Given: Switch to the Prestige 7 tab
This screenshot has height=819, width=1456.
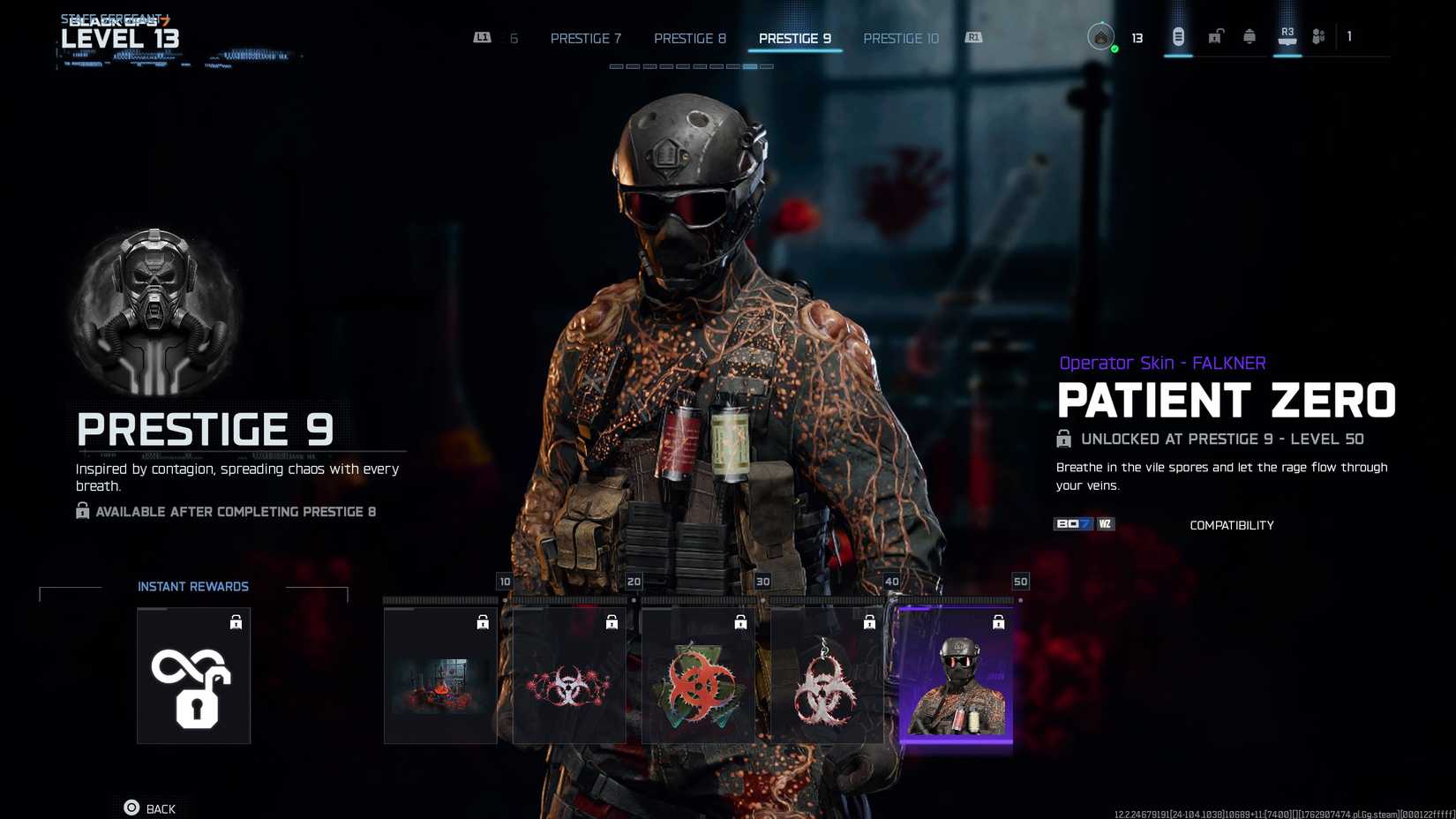Looking at the screenshot, I should tap(585, 38).
